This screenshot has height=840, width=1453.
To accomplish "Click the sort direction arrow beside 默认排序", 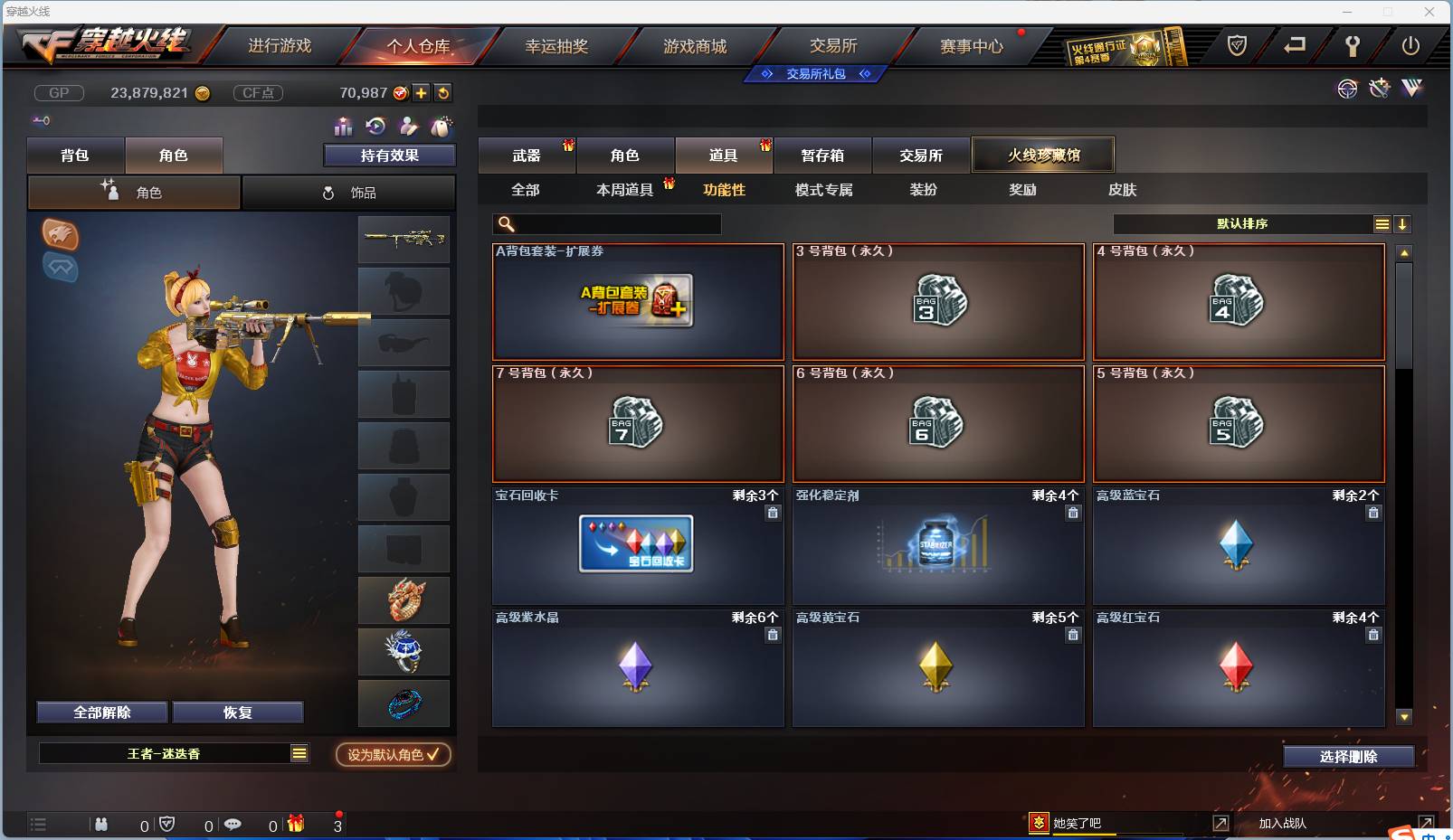I will (x=1403, y=223).
